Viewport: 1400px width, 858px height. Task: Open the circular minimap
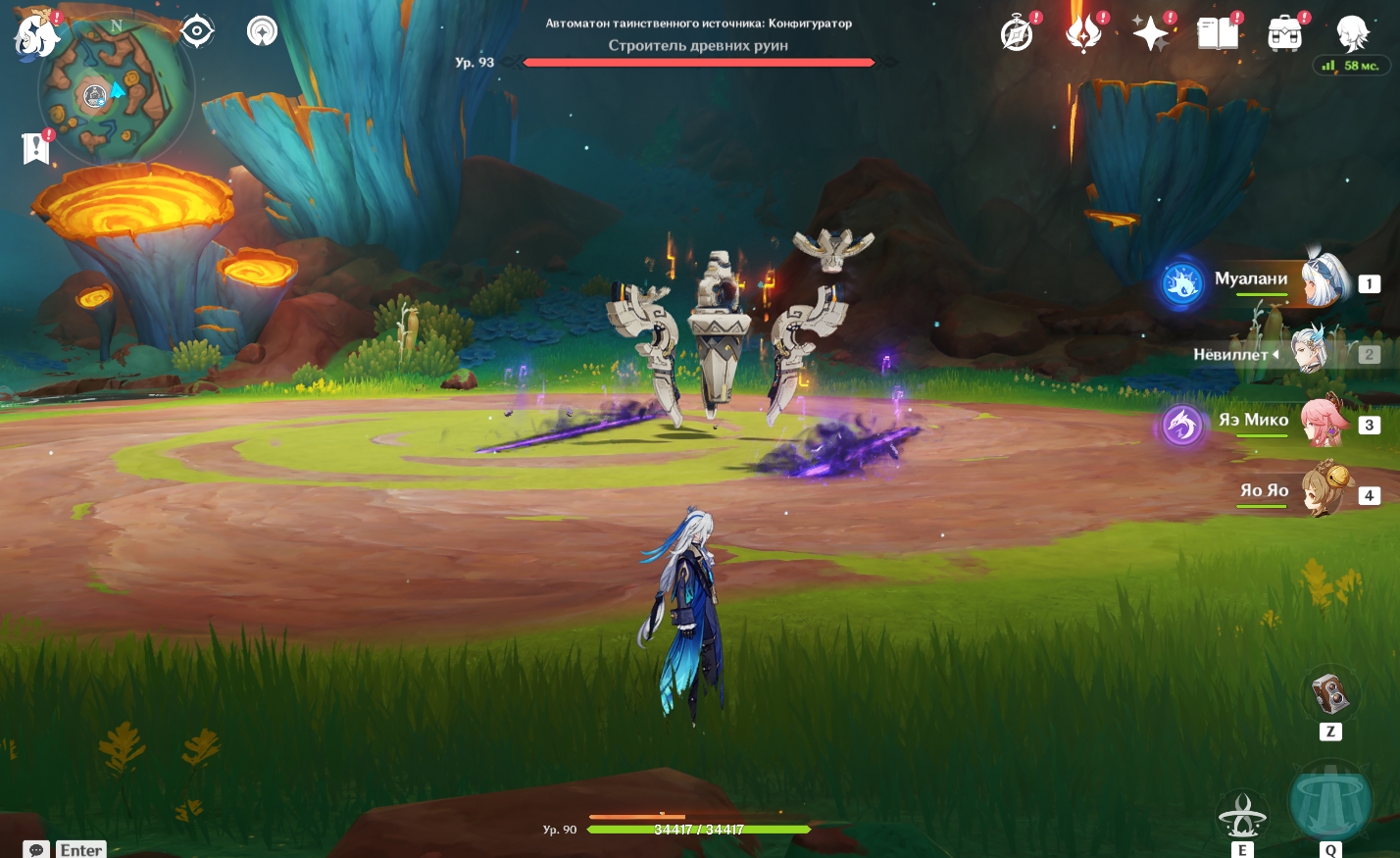[x=115, y=92]
